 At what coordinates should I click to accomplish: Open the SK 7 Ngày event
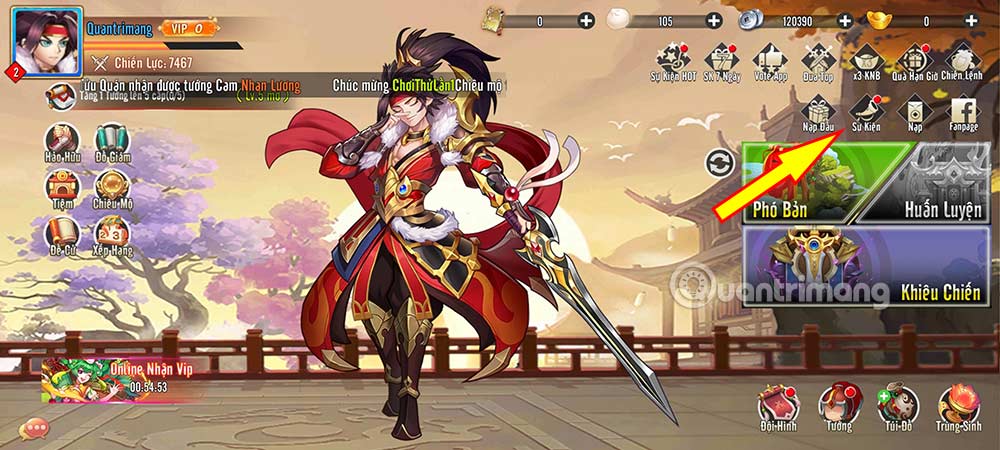click(720, 60)
